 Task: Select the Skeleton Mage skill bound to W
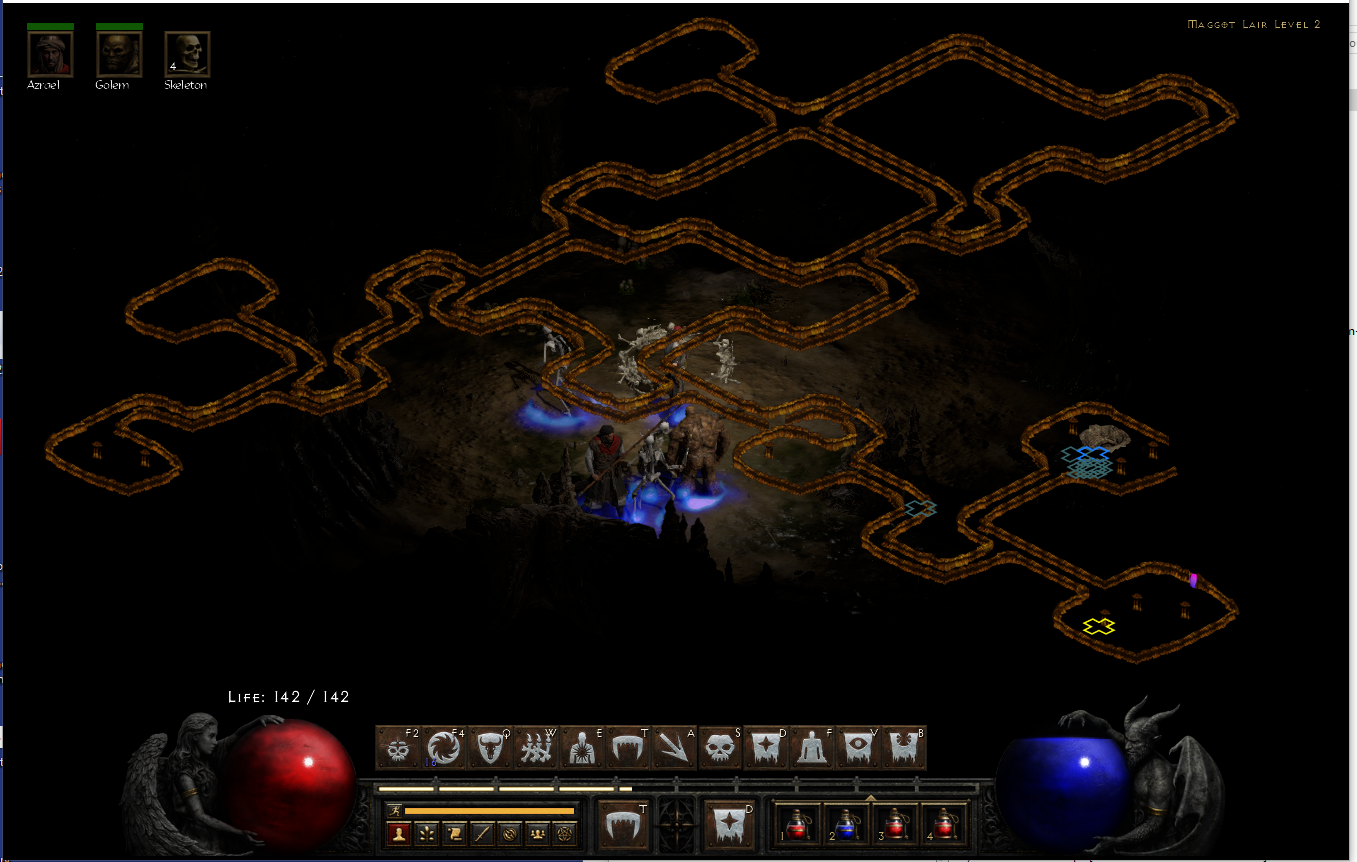pyautogui.click(x=536, y=746)
